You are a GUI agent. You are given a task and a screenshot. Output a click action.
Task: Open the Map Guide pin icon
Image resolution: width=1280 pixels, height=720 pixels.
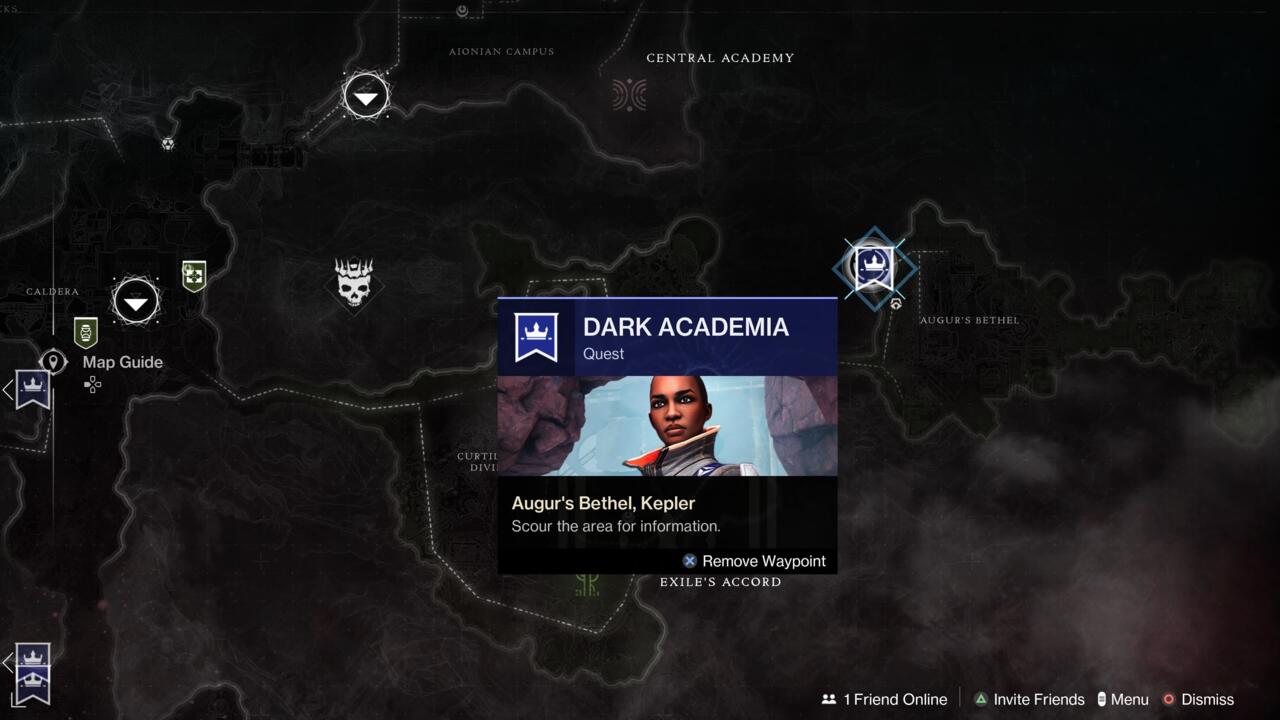[53, 362]
